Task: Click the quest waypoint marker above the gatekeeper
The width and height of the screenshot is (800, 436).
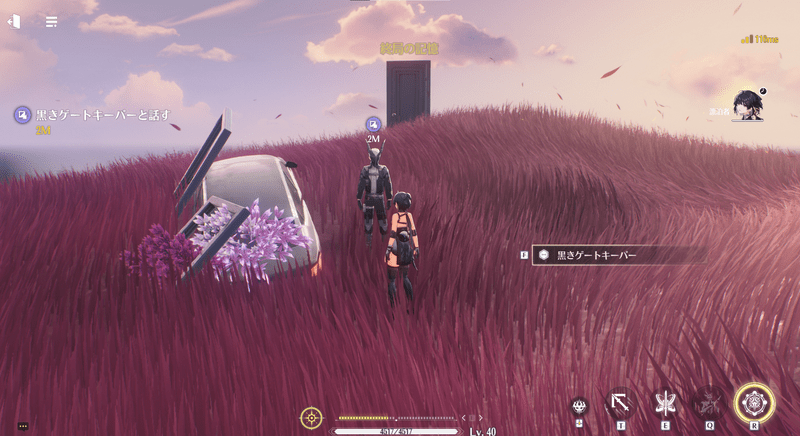Action: tap(373, 124)
